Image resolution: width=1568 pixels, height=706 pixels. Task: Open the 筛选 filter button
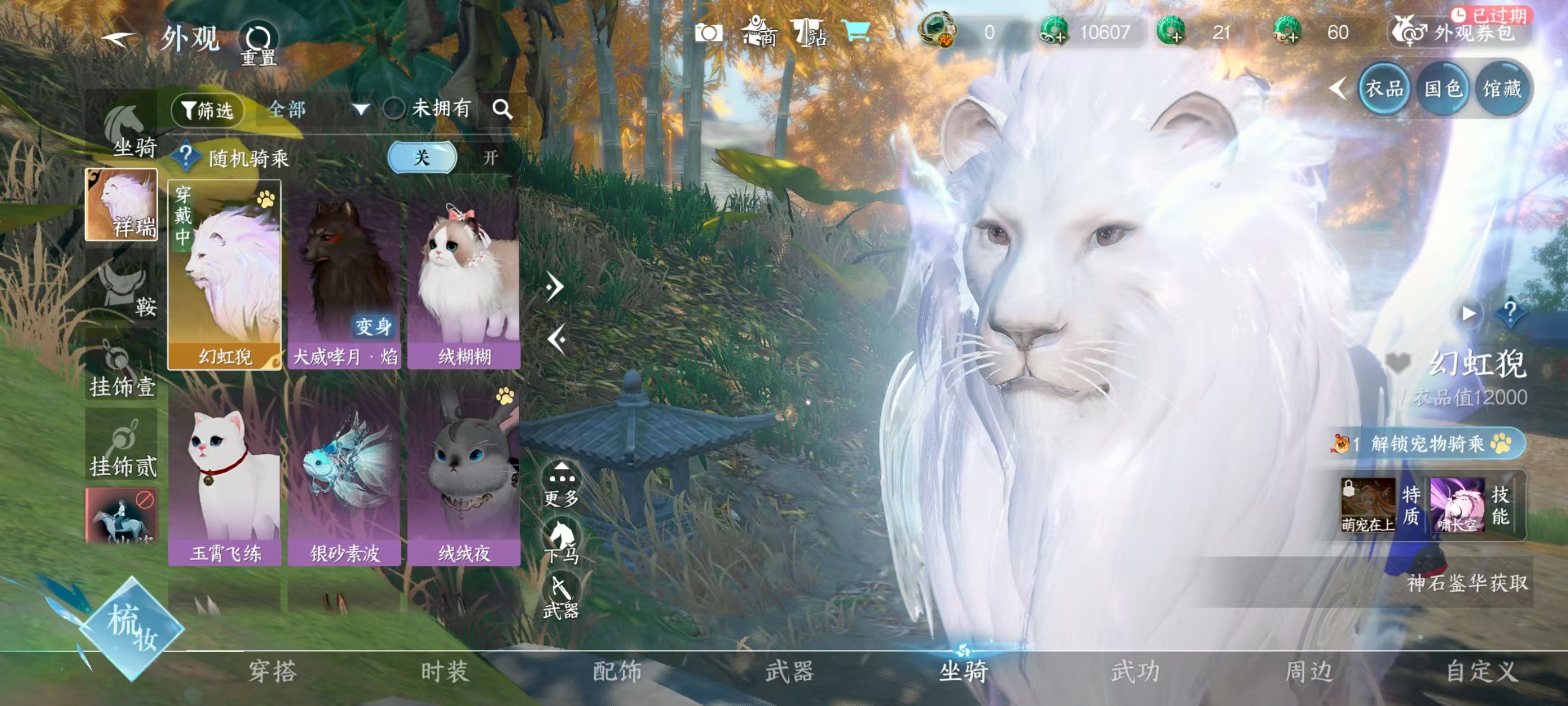208,110
